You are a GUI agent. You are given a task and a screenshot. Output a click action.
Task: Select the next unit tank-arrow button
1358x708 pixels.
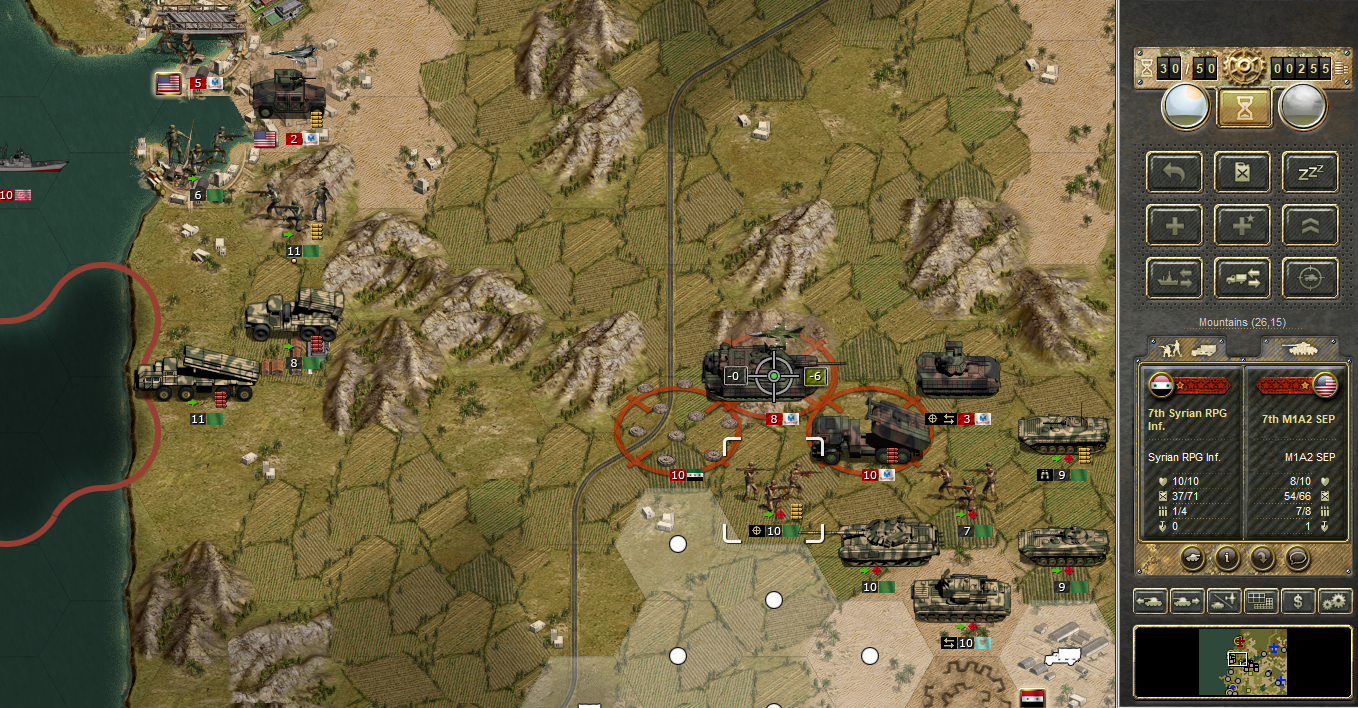[x=1186, y=601]
